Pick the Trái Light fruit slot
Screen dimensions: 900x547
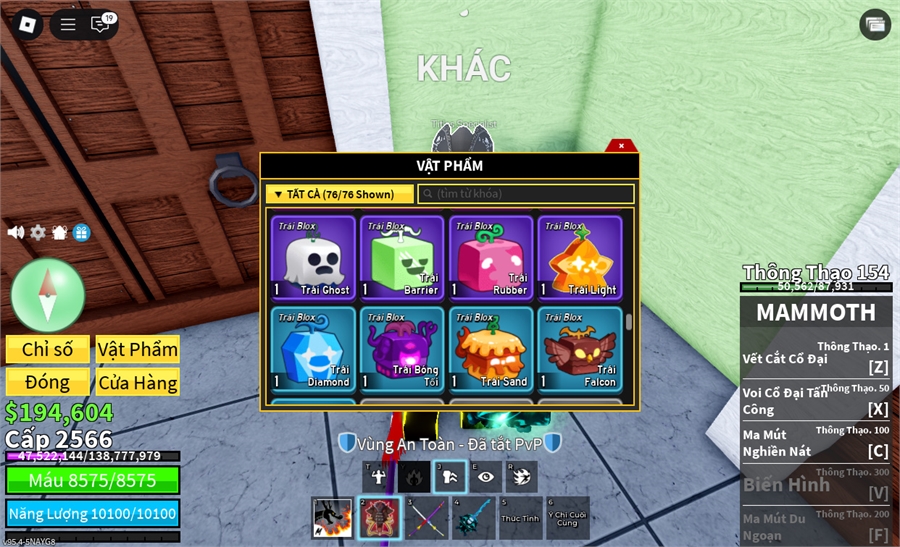pos(580,258)
